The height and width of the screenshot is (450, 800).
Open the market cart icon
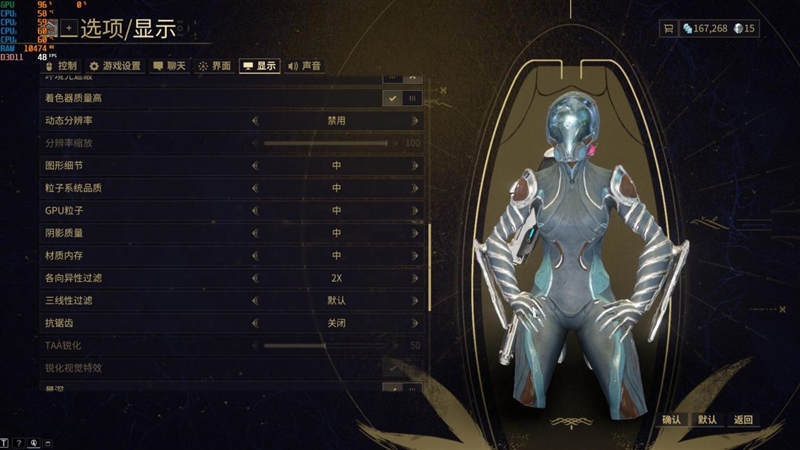(x=667, y=29)
